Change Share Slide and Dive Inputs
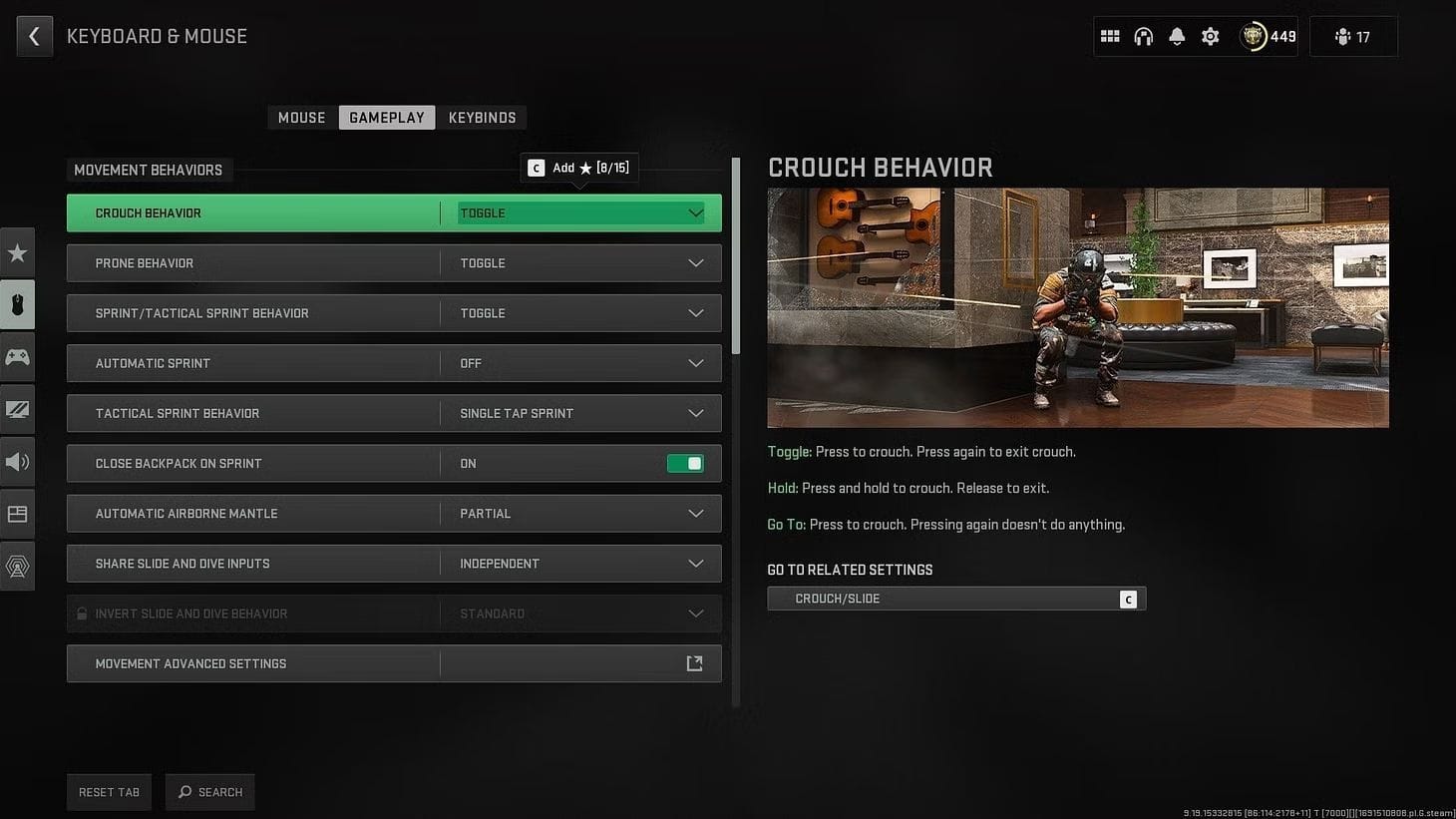This screenshot has width=1456, height=819. tap(580, 564)
